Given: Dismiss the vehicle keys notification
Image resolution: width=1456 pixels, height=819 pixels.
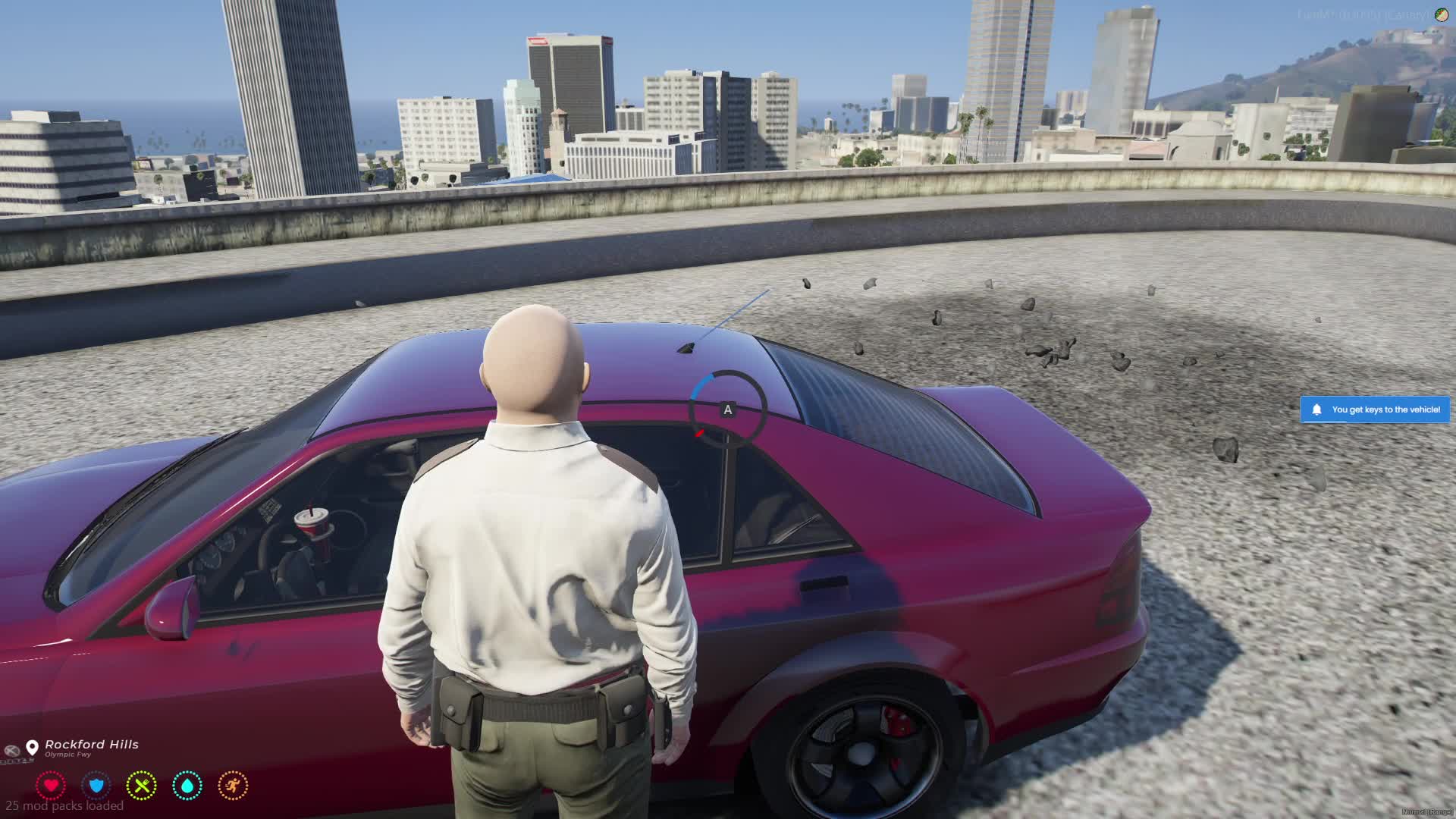Looking at the screenshot, I should [1374, 409].
